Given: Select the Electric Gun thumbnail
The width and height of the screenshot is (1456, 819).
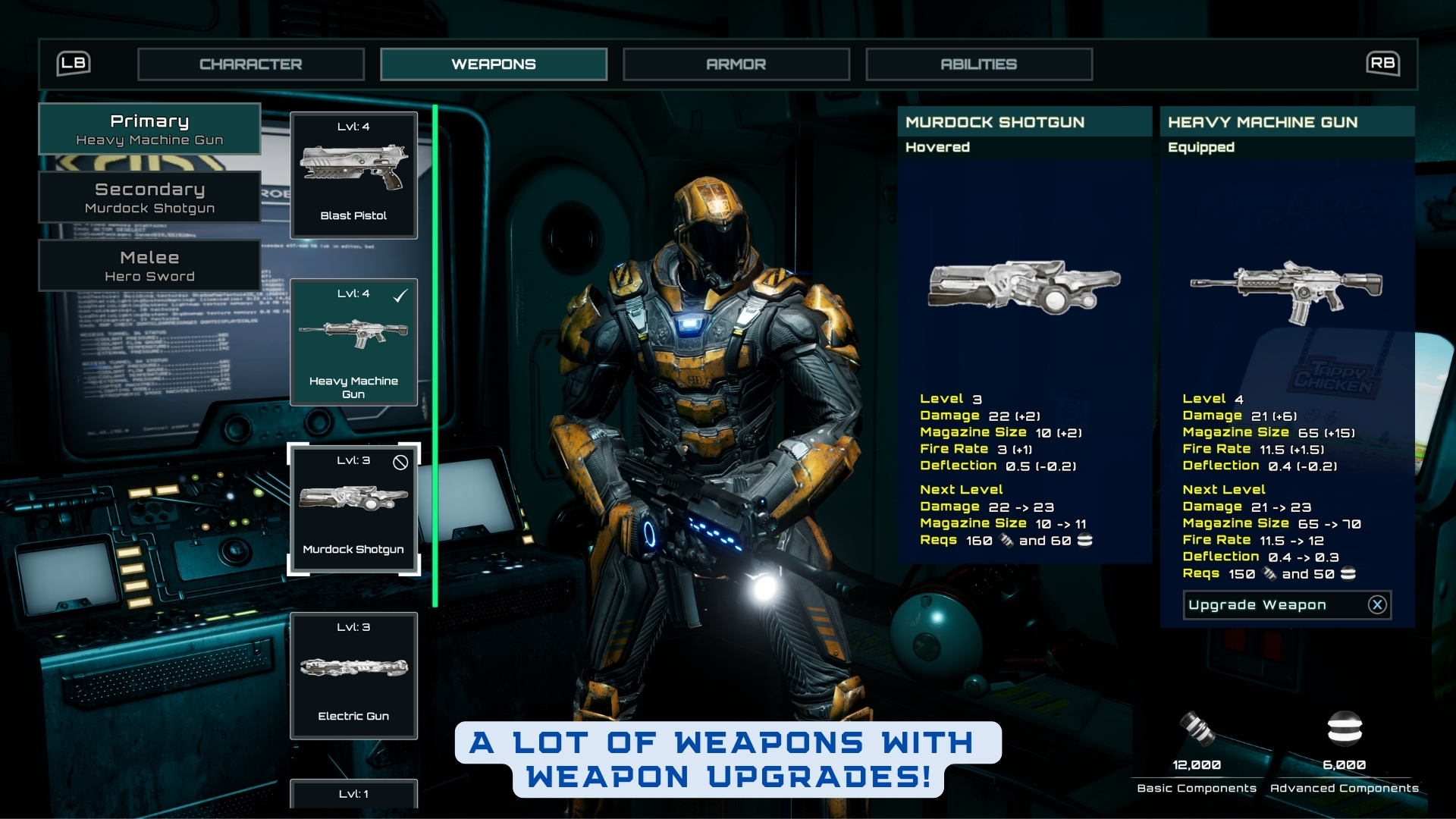Looking at the screenshot, I should [x=353, y=675].
